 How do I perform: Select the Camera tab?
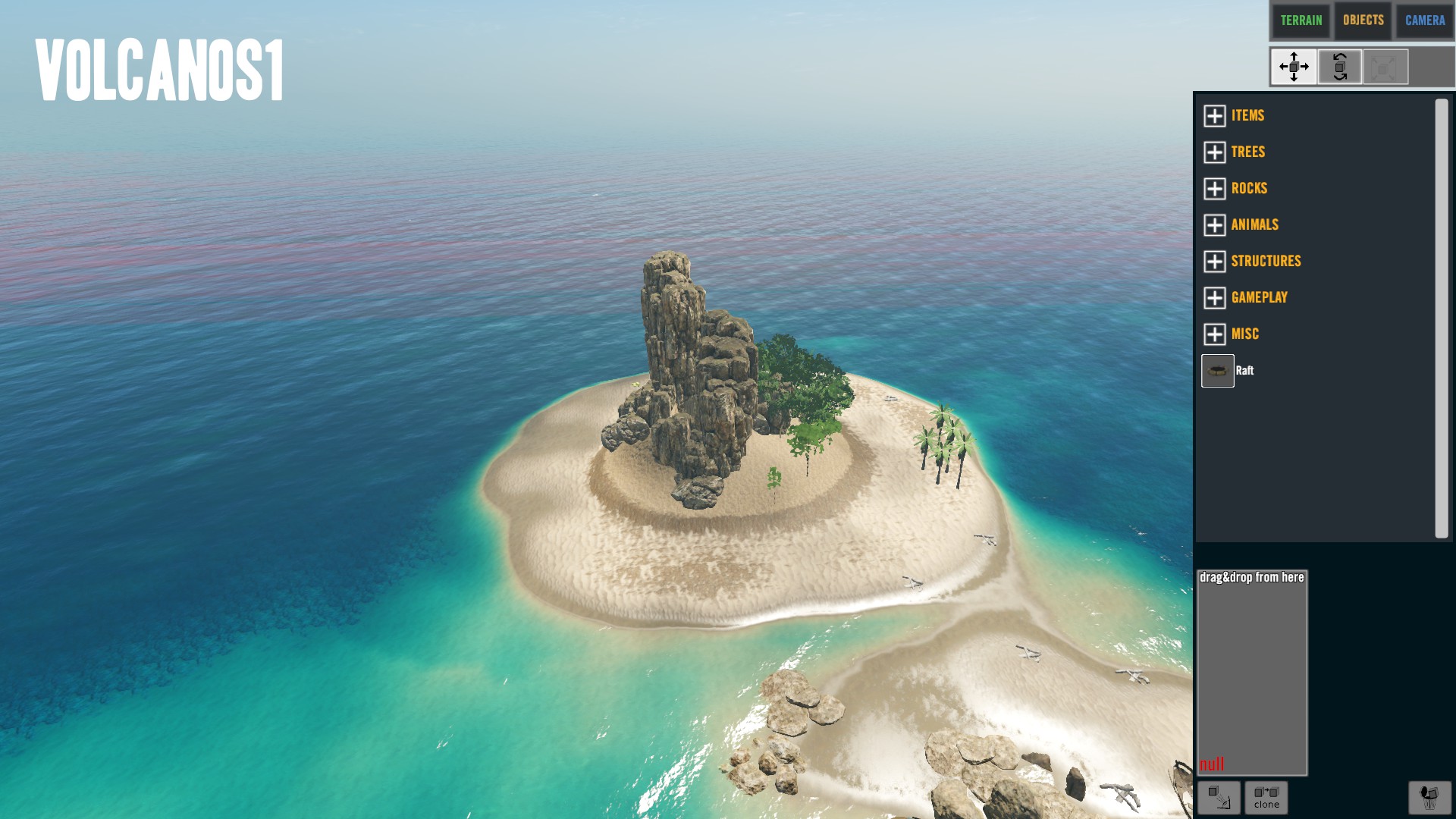pos(1424,20)
